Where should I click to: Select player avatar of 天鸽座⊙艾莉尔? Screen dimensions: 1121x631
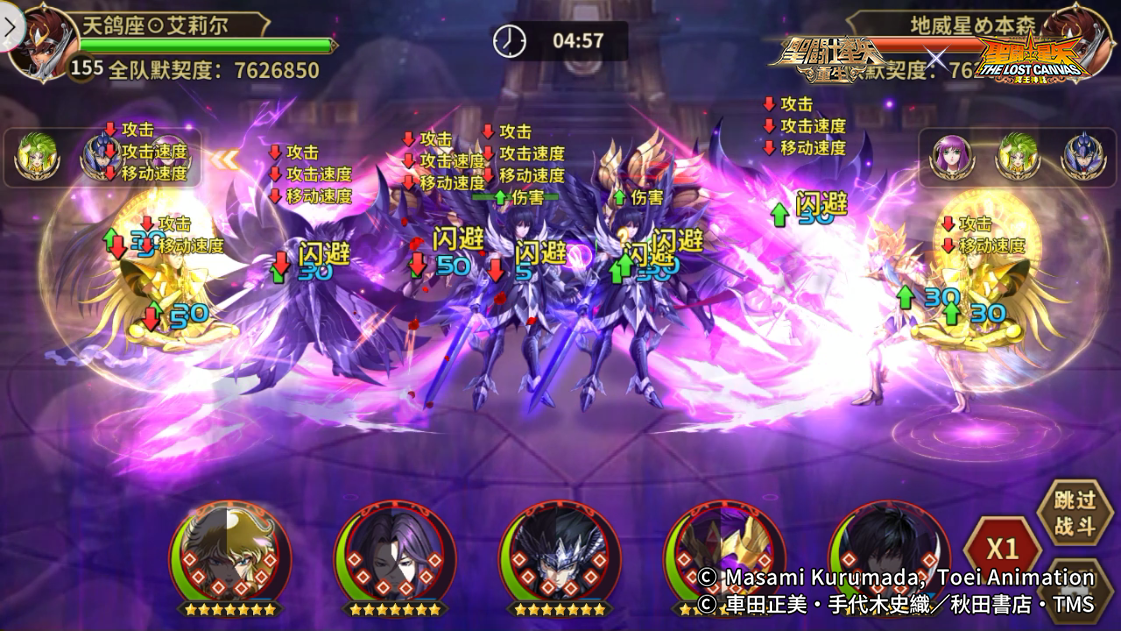pyautogui.click(x=42, y=42)
